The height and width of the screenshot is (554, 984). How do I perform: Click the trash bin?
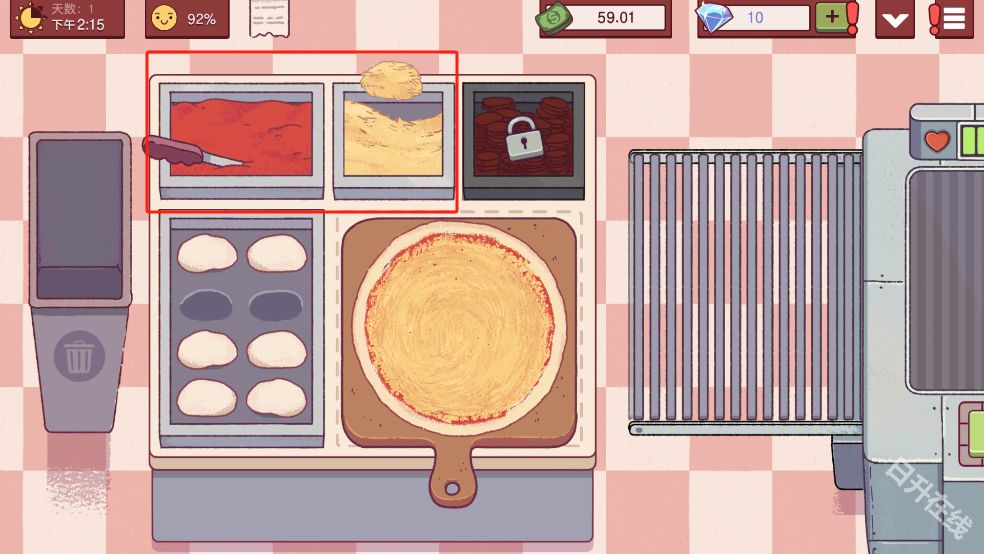[80, 355]
